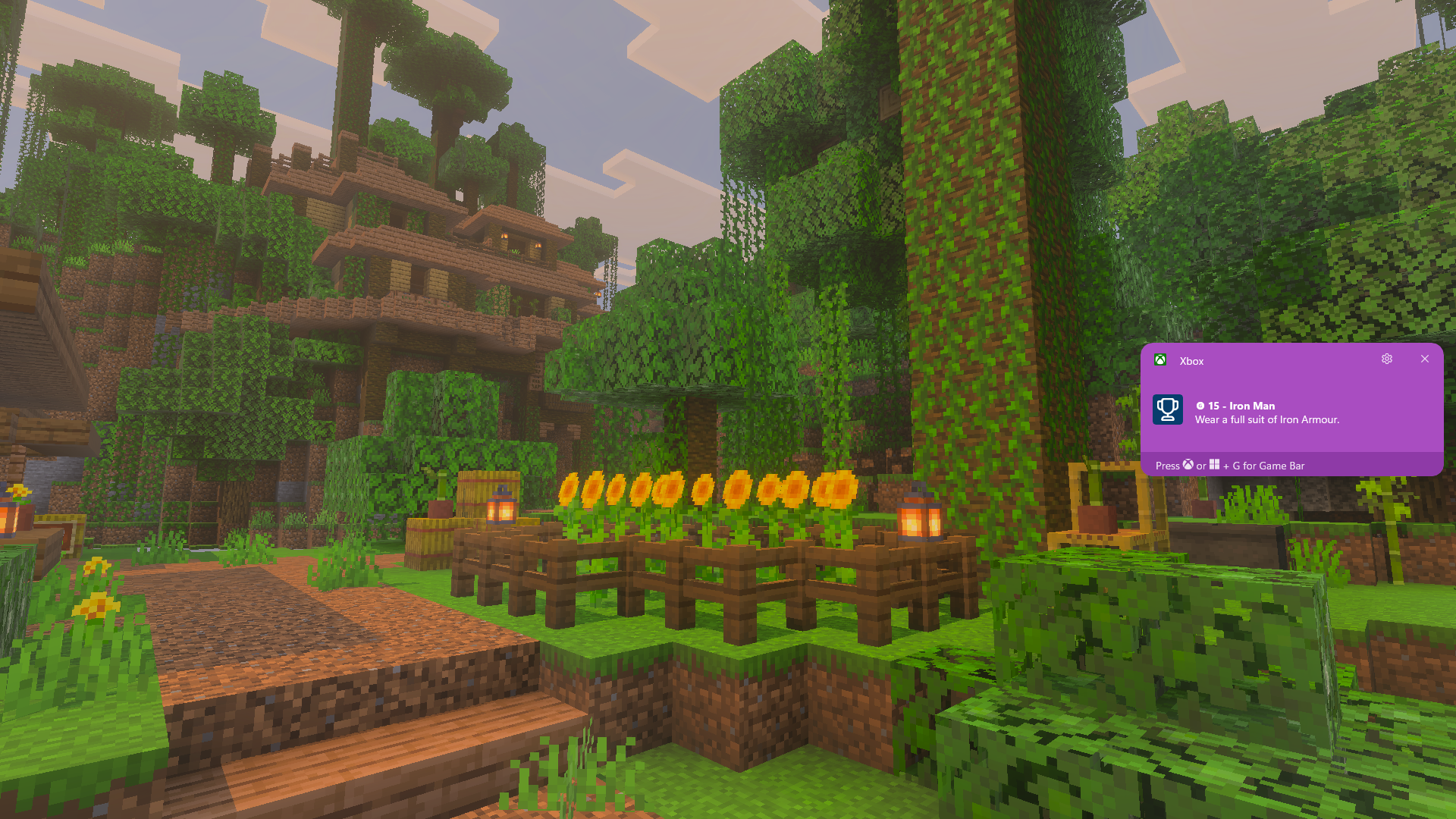1456x819 pixels.
Task: Click the blue trophy achievement icon
Action: [x=1168, y=410]
